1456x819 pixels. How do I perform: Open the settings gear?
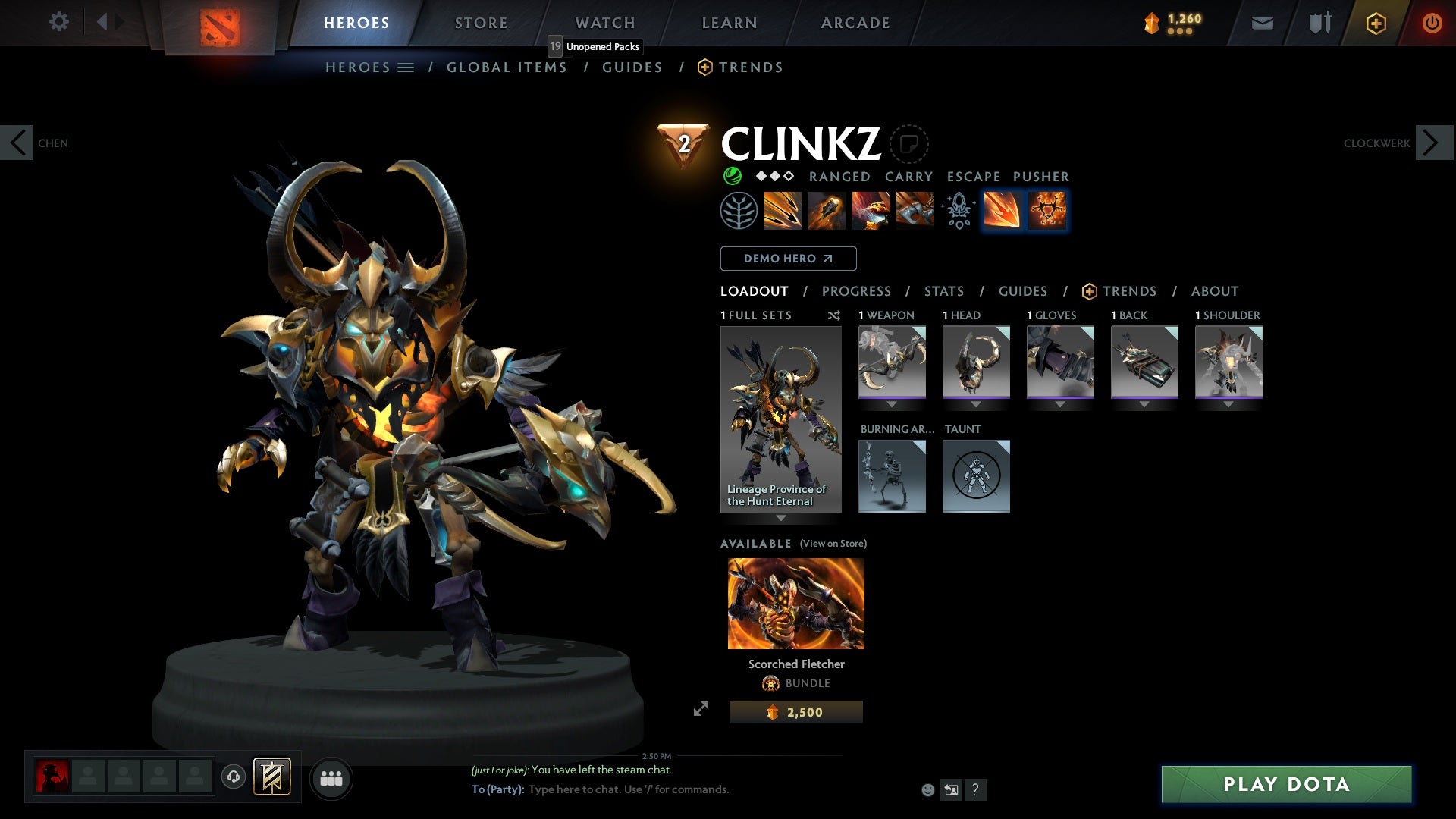point(59,22)
